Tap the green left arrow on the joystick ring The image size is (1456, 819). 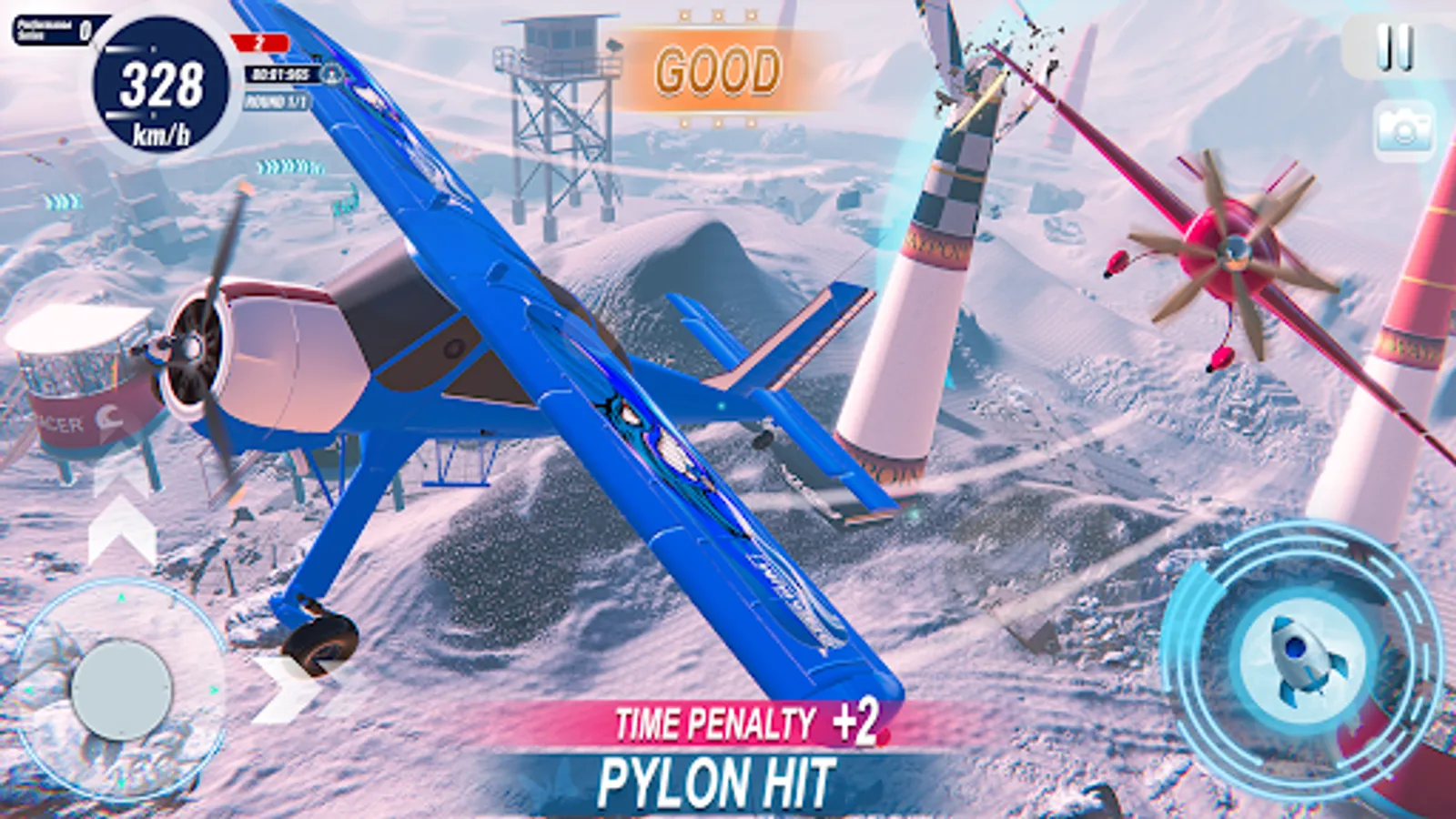tap(30, 690)
